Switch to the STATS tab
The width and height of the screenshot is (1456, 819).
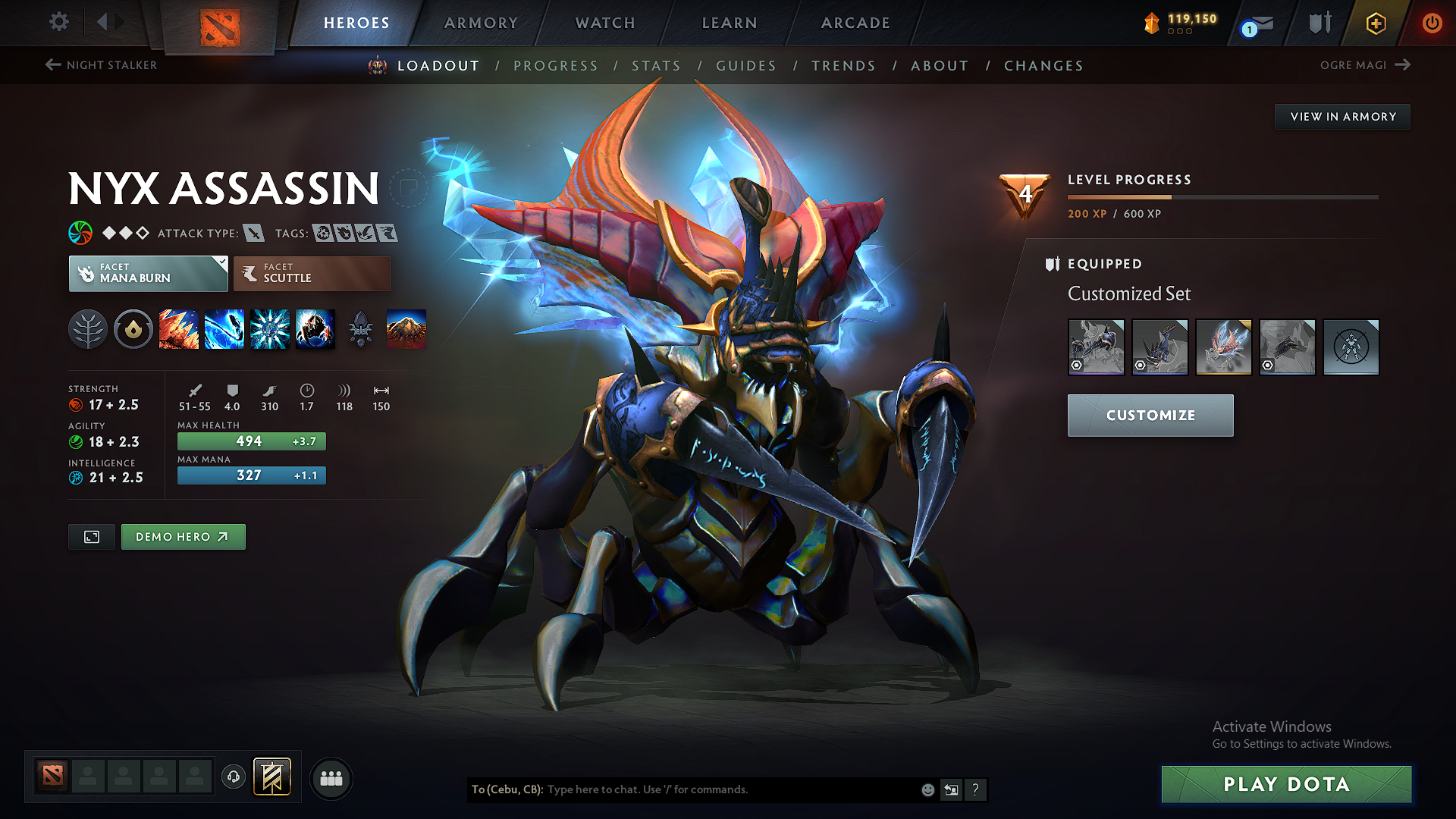coord(657,66)
